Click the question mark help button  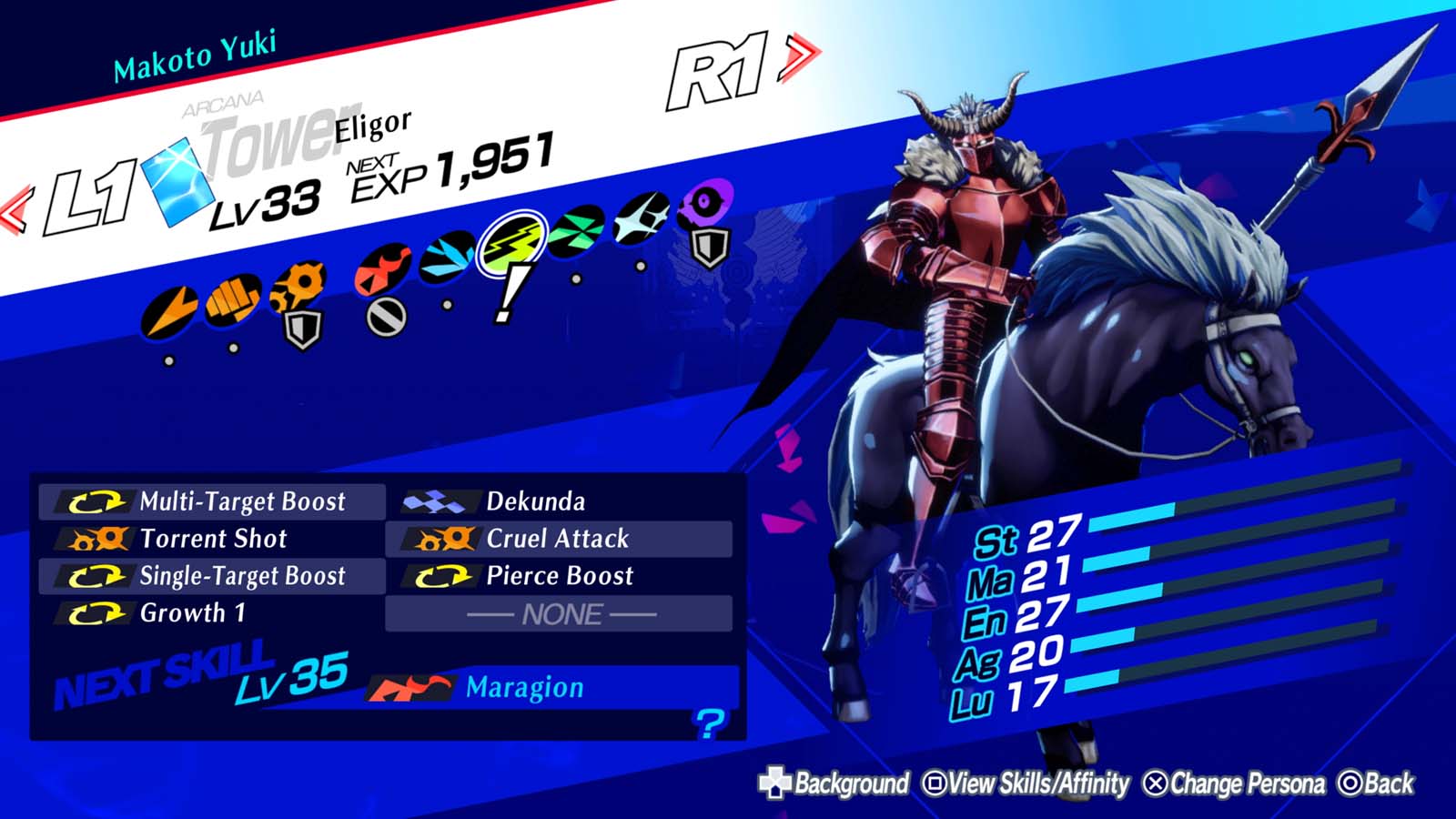click(709, 724)
